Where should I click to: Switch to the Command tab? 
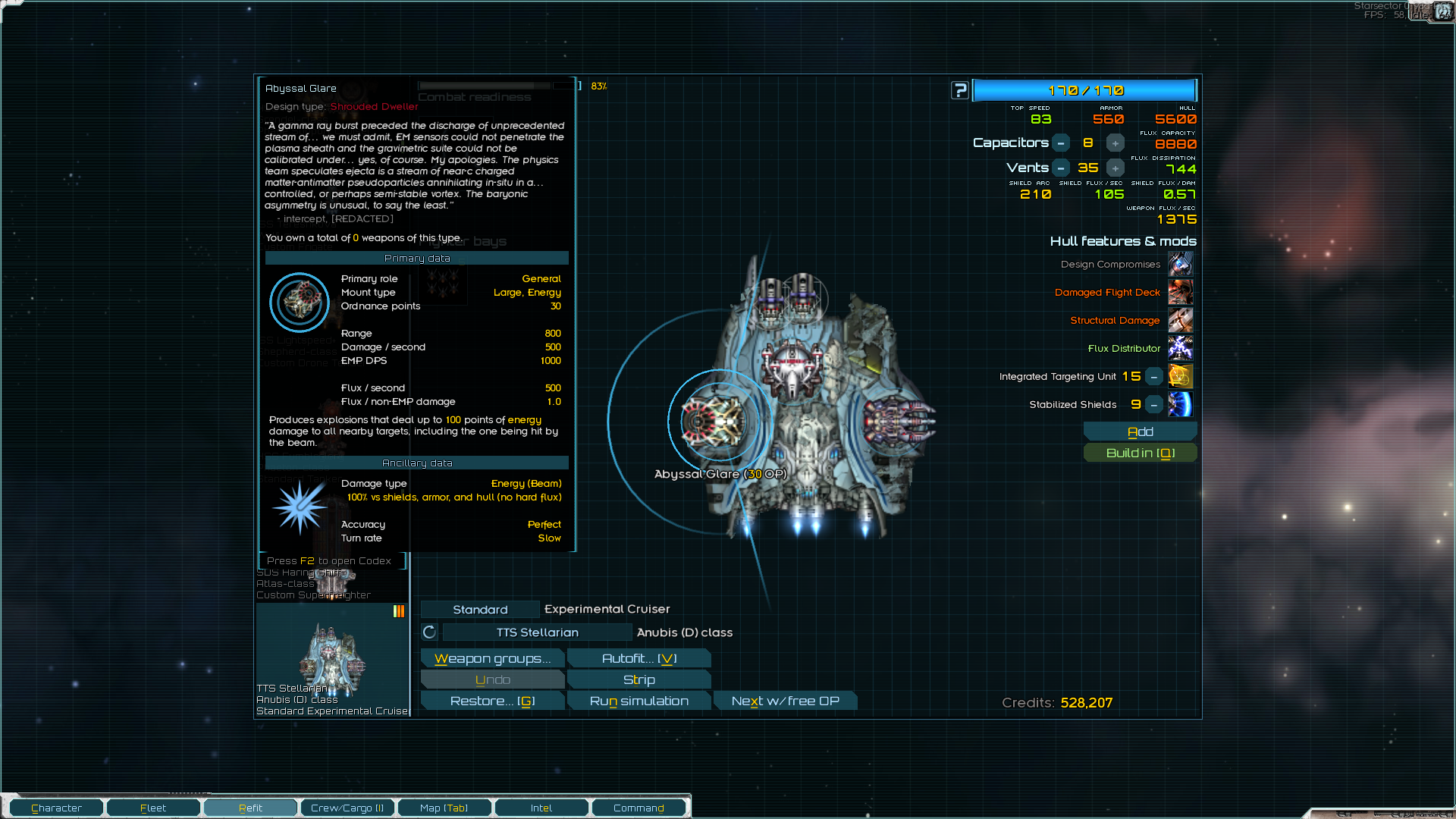coord(639,808)
